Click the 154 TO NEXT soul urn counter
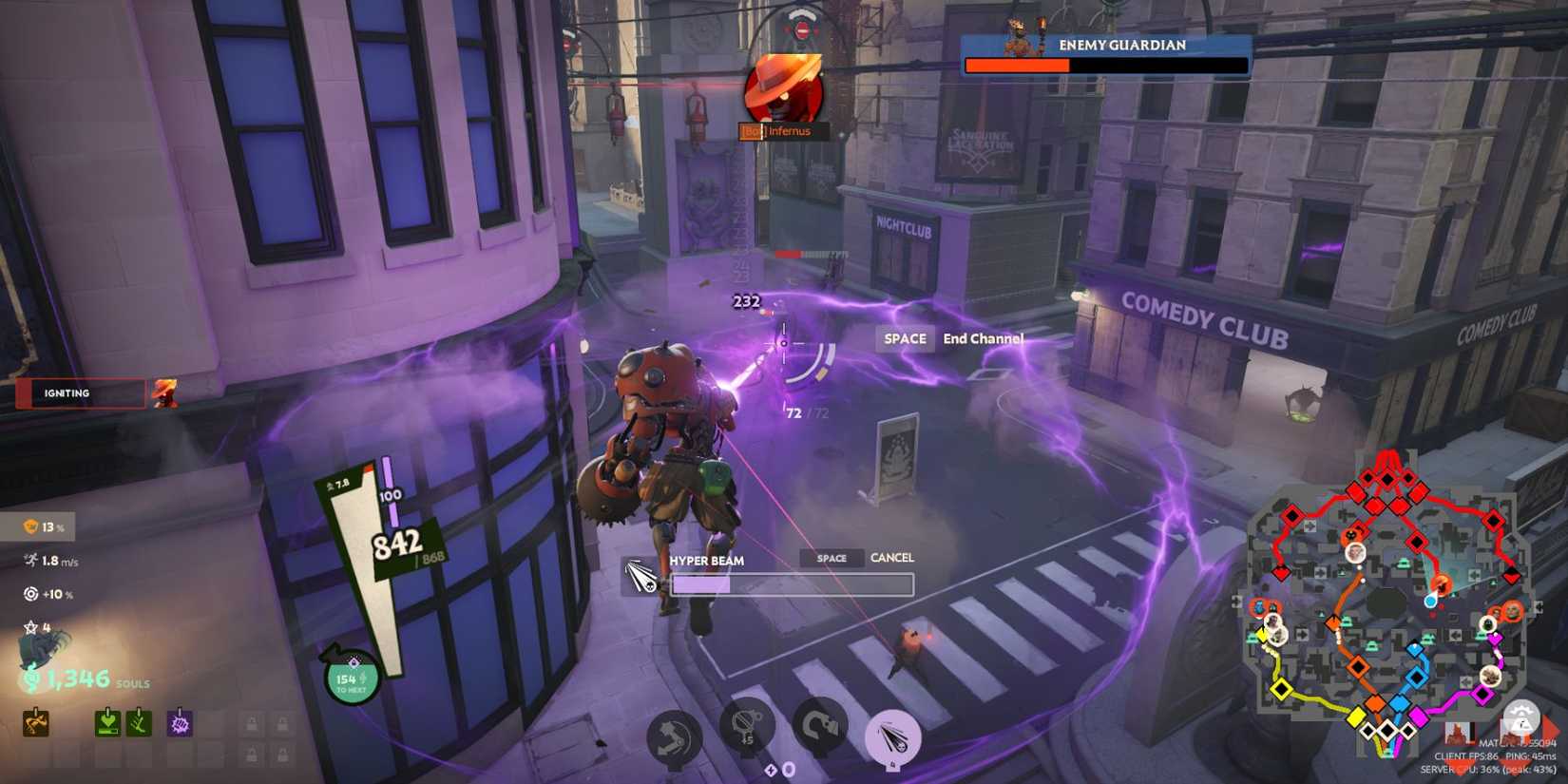This screenshot has width=1568, height=784. coord(350,678)
